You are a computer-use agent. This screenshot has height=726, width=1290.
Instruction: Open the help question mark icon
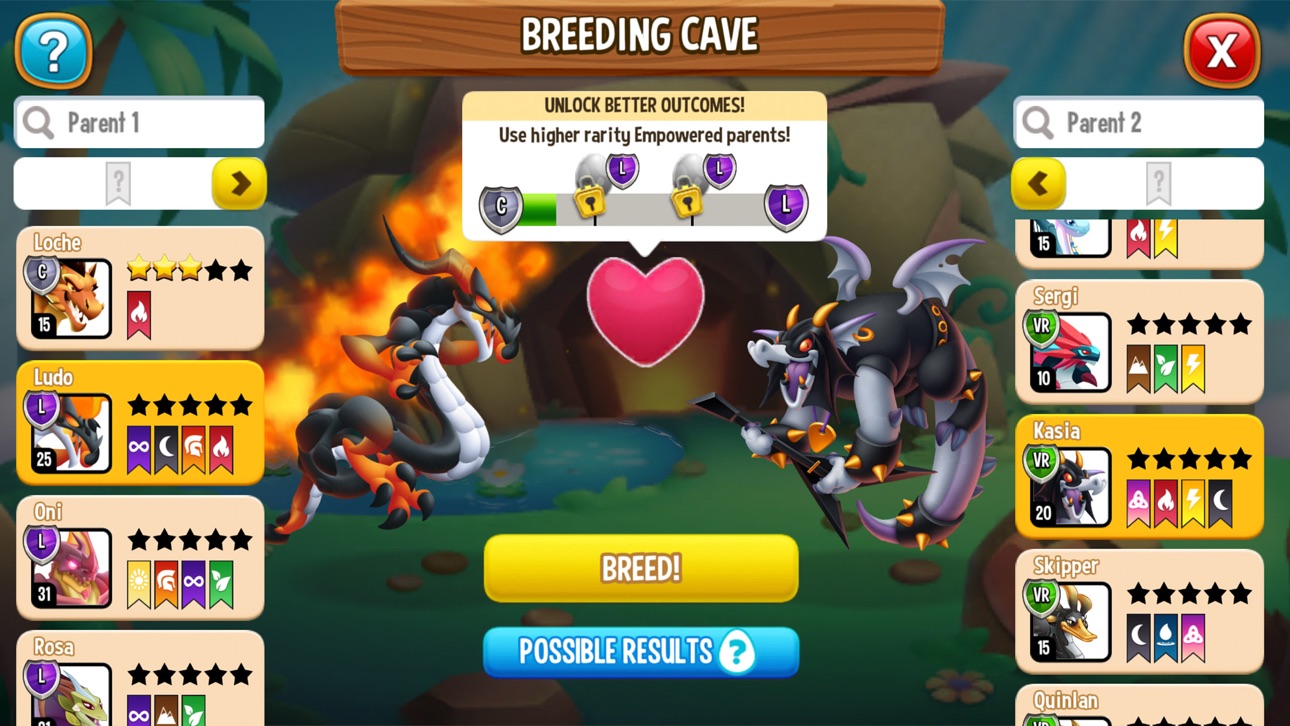tap(54, 51)
